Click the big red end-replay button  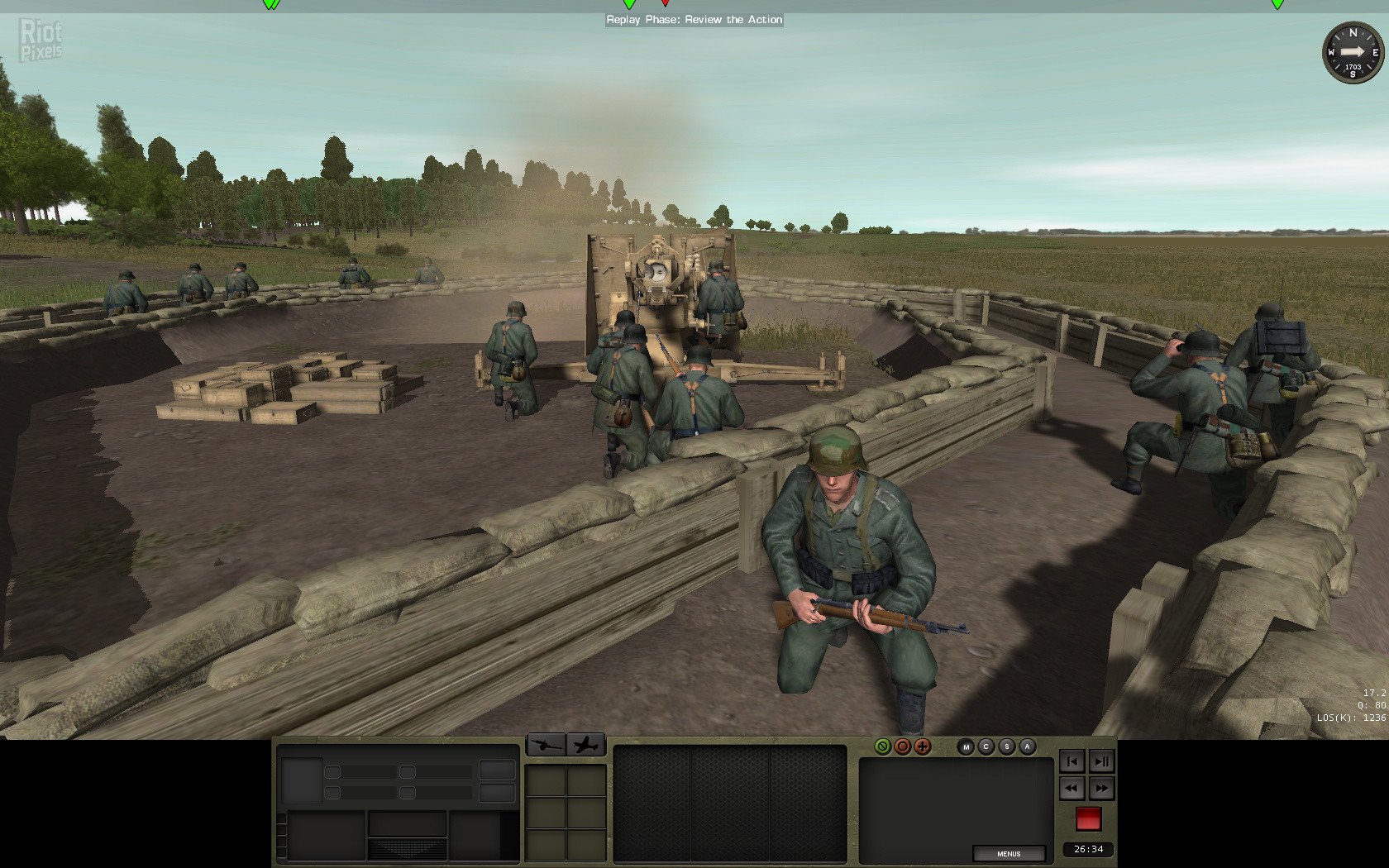[1088, 819]
